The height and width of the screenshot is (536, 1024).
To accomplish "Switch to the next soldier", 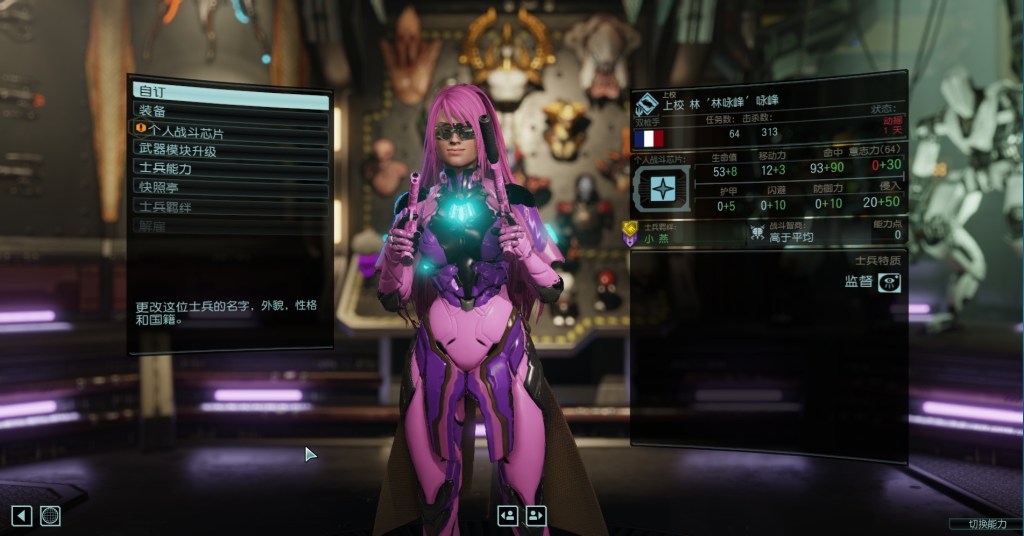I will (x=536, y=515).
